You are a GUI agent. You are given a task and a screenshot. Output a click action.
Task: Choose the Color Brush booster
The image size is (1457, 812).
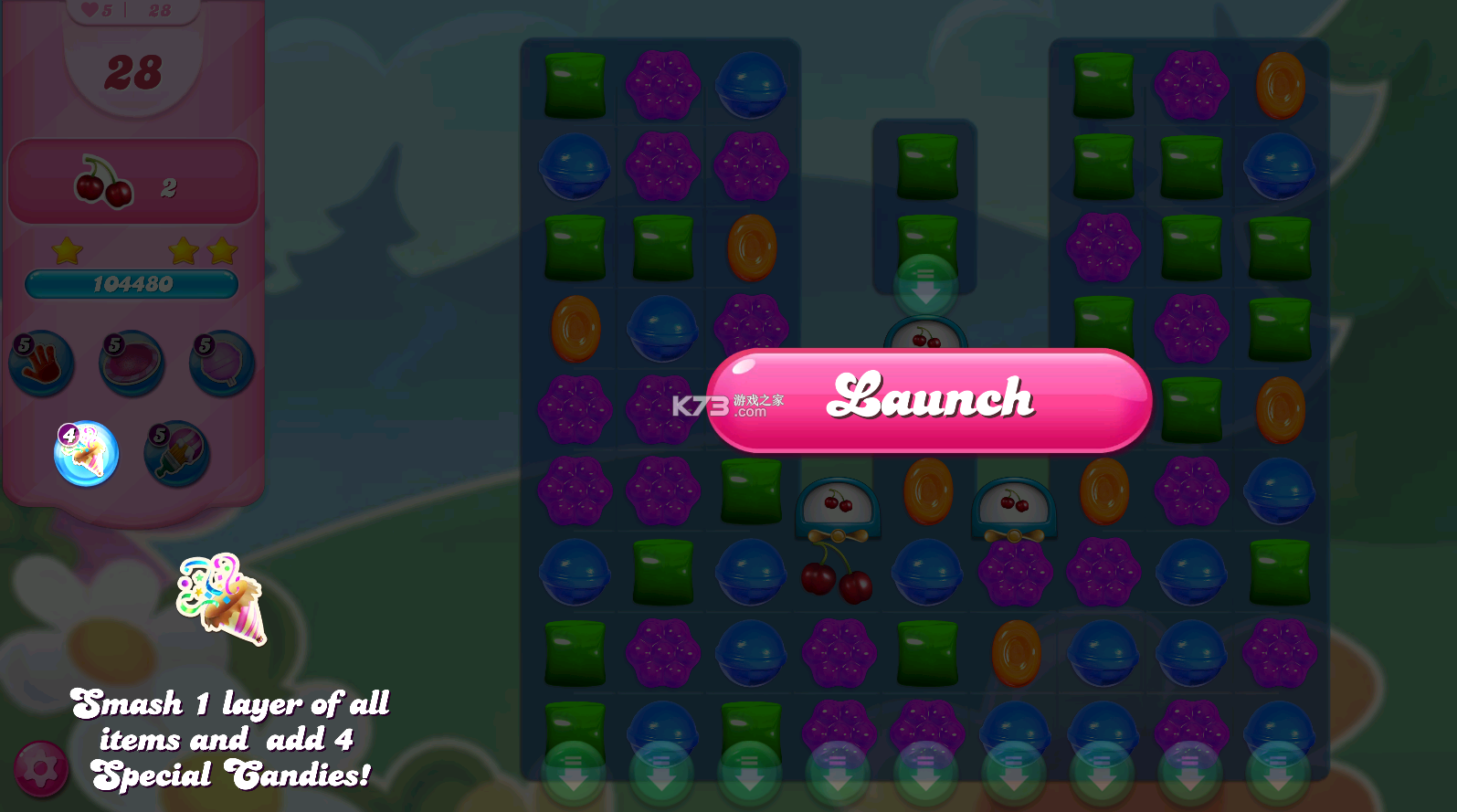coord(176,454)
